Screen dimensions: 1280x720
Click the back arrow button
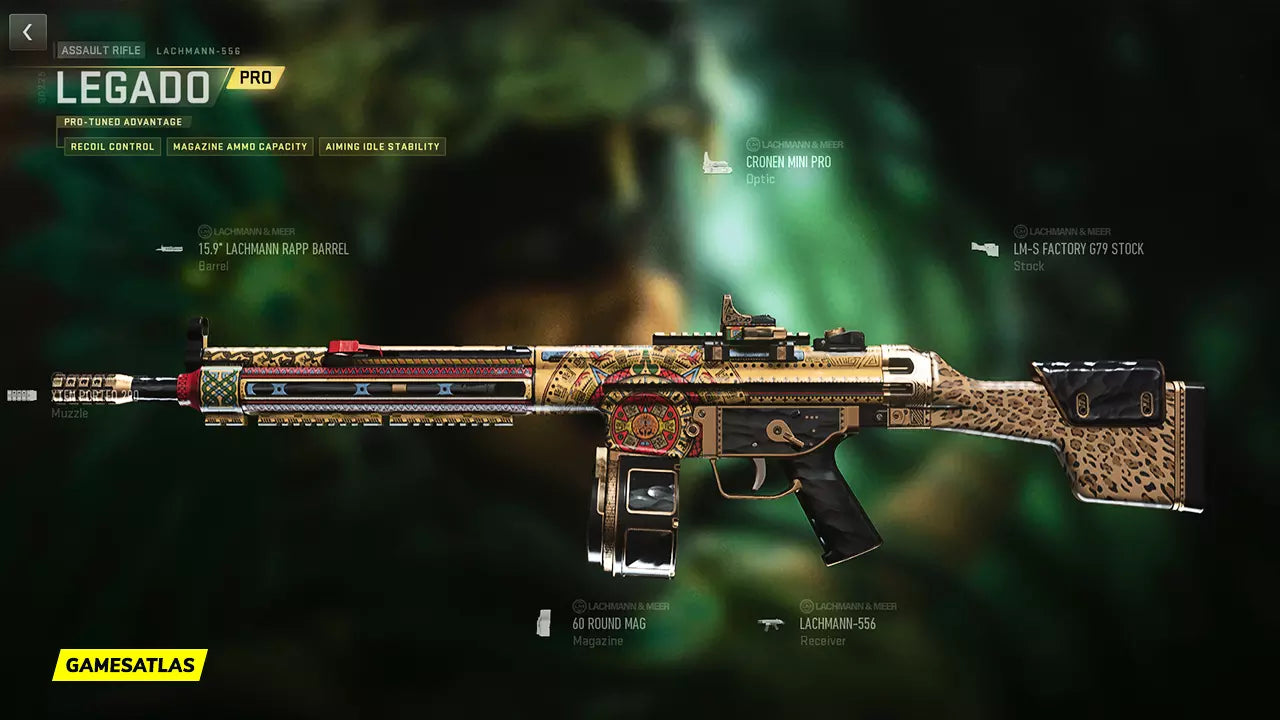tap(28, 32)
